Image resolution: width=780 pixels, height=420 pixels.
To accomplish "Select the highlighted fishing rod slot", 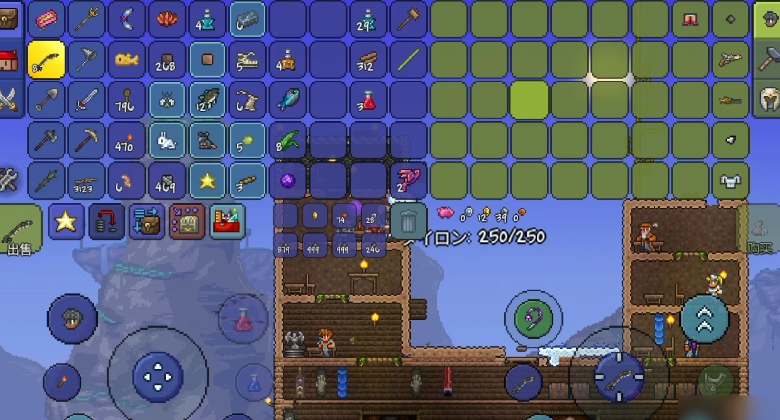I will click(x=47, y=59).
